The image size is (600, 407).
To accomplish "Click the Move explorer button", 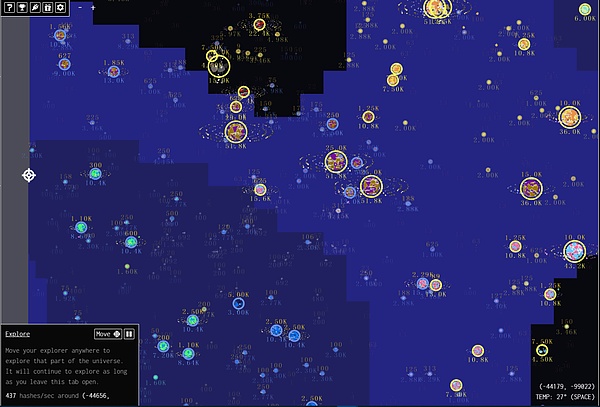I will click(x=108, y=334).
